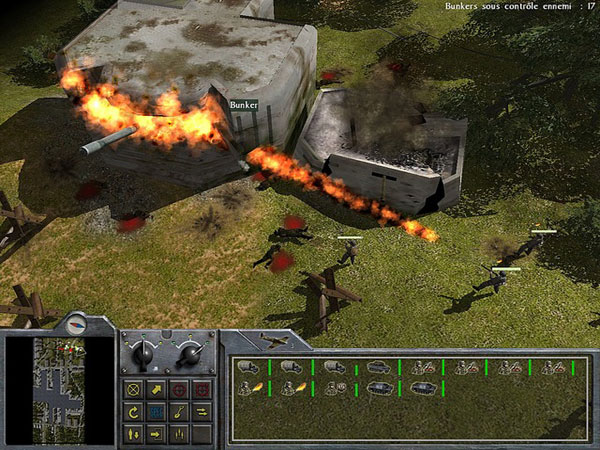Turn the left rotary dial switch
600x450 pixels.
[x=141, y=353]
